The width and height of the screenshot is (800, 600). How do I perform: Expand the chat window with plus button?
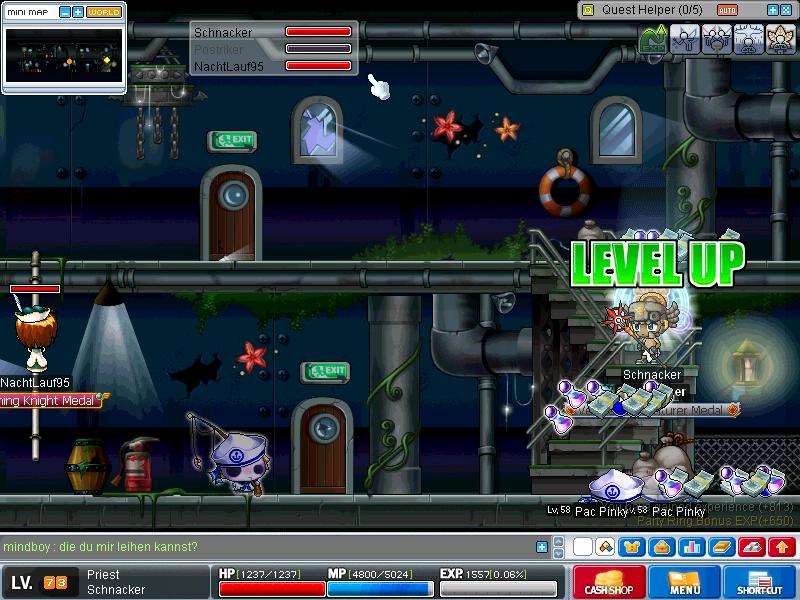tap(542, 547)
